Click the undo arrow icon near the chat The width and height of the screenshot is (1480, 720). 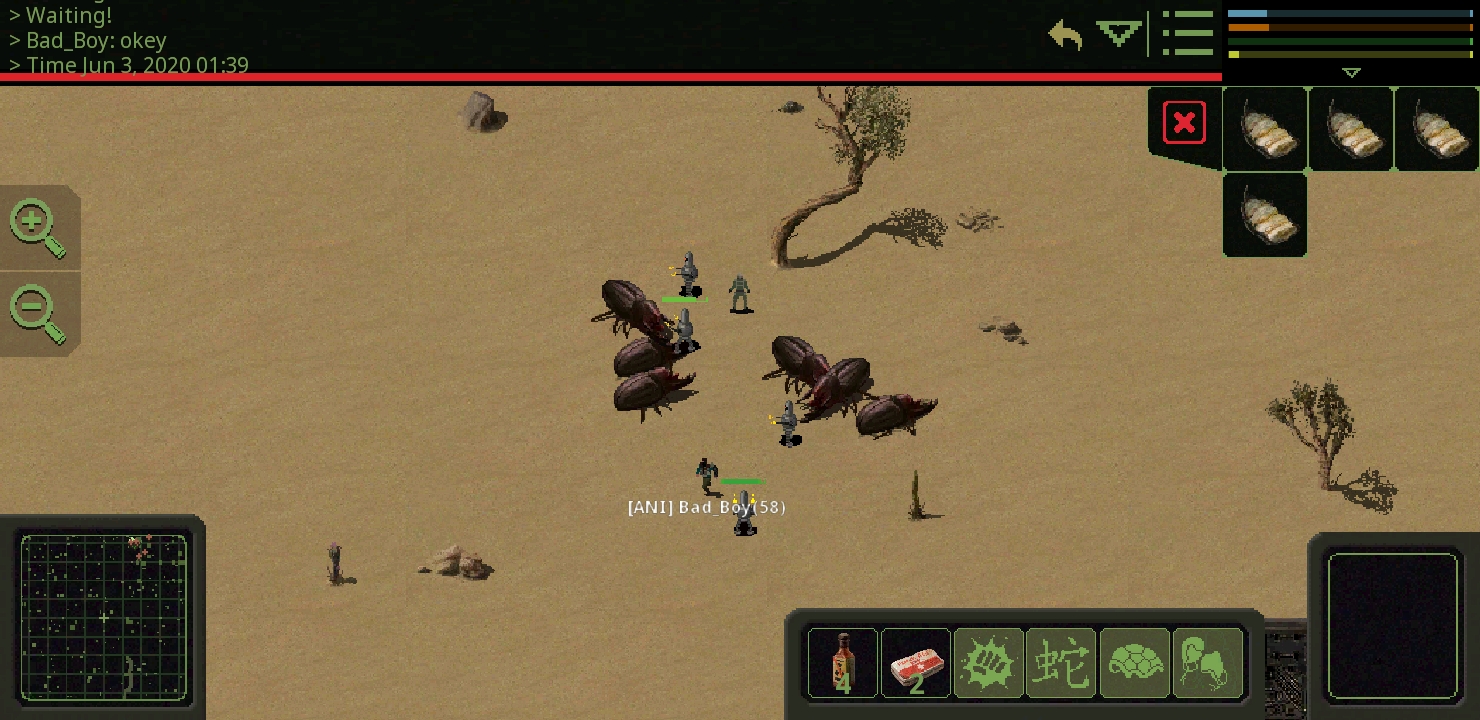tap(1065, 34)
